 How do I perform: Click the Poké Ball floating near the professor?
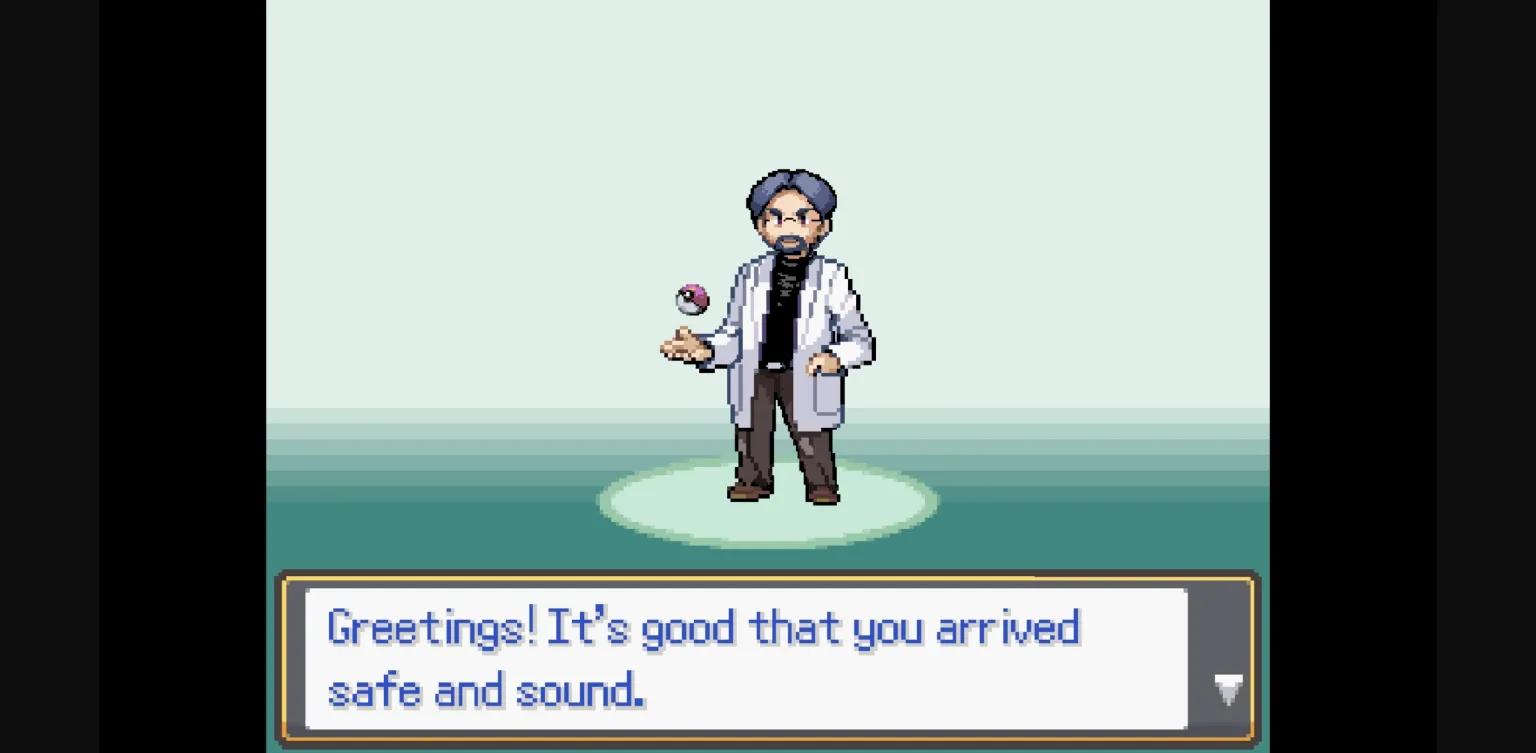(x=692, y=300)
